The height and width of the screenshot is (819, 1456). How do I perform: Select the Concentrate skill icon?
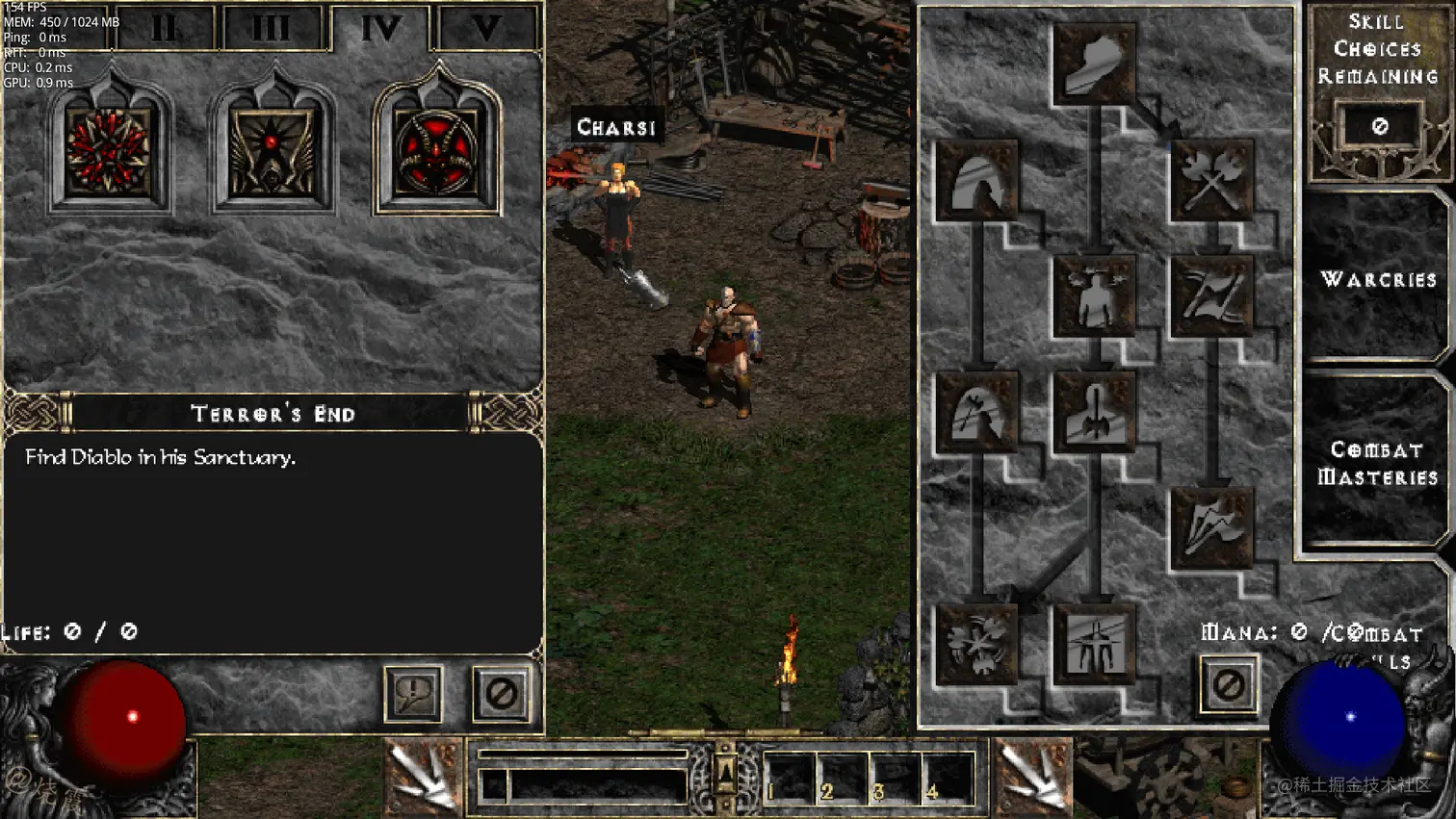click(1094, 412)
